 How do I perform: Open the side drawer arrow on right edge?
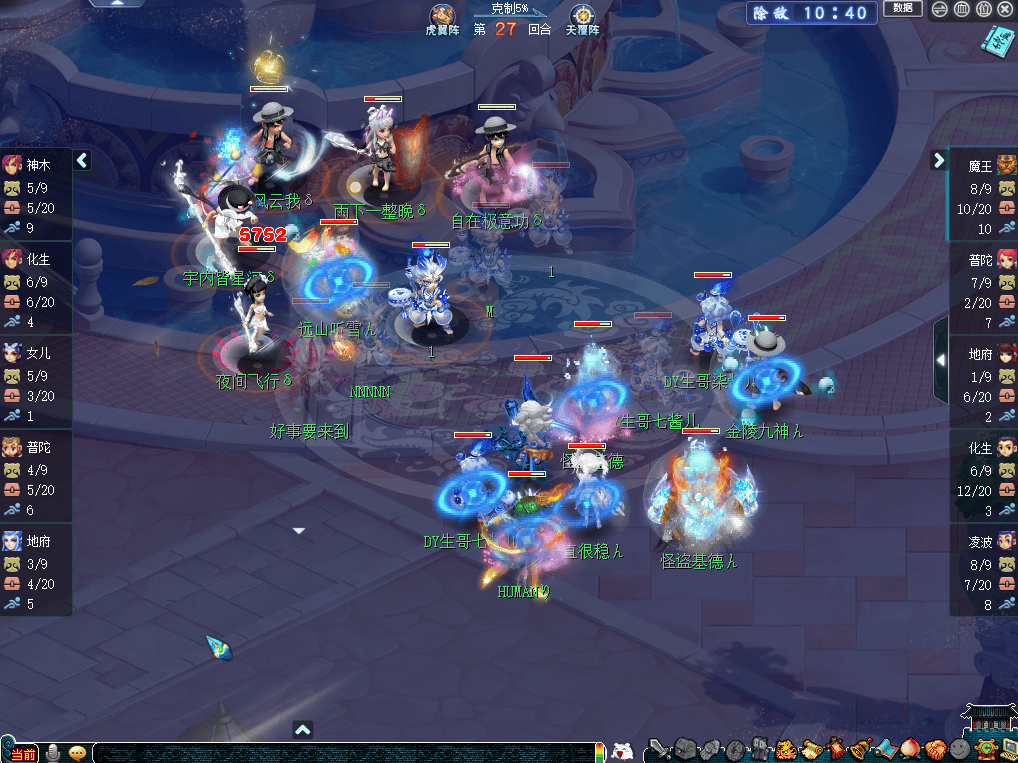pos(940,359)
